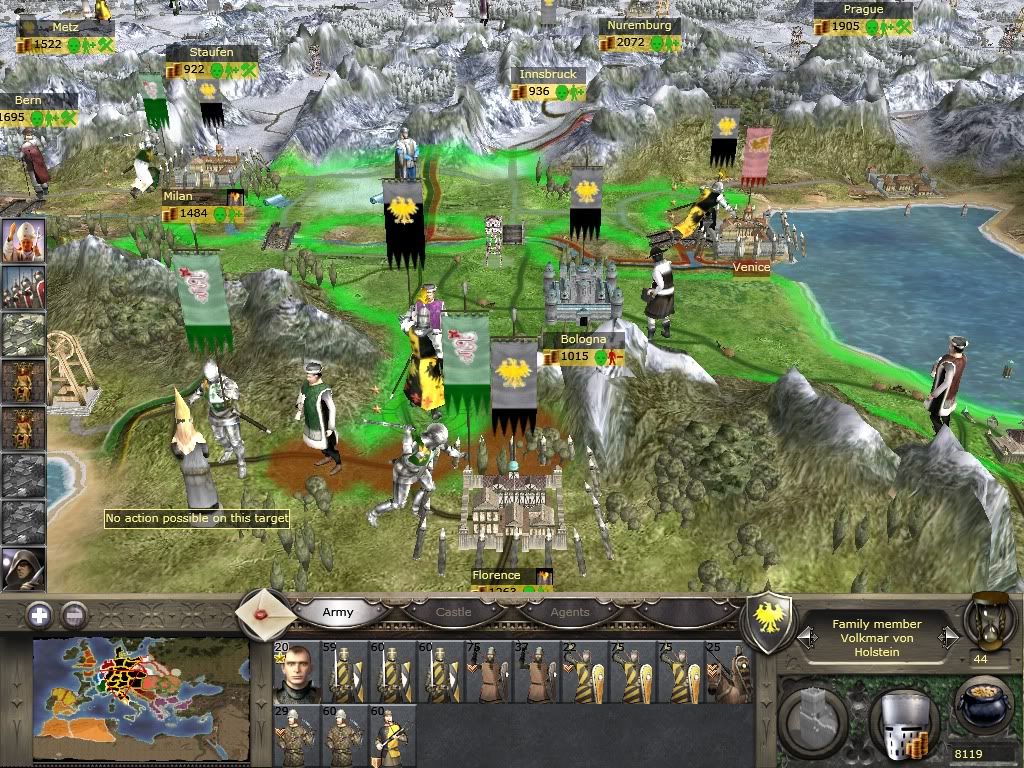Show the Agents tab
Screen dimensions: 1024x768
coord(568,612)
